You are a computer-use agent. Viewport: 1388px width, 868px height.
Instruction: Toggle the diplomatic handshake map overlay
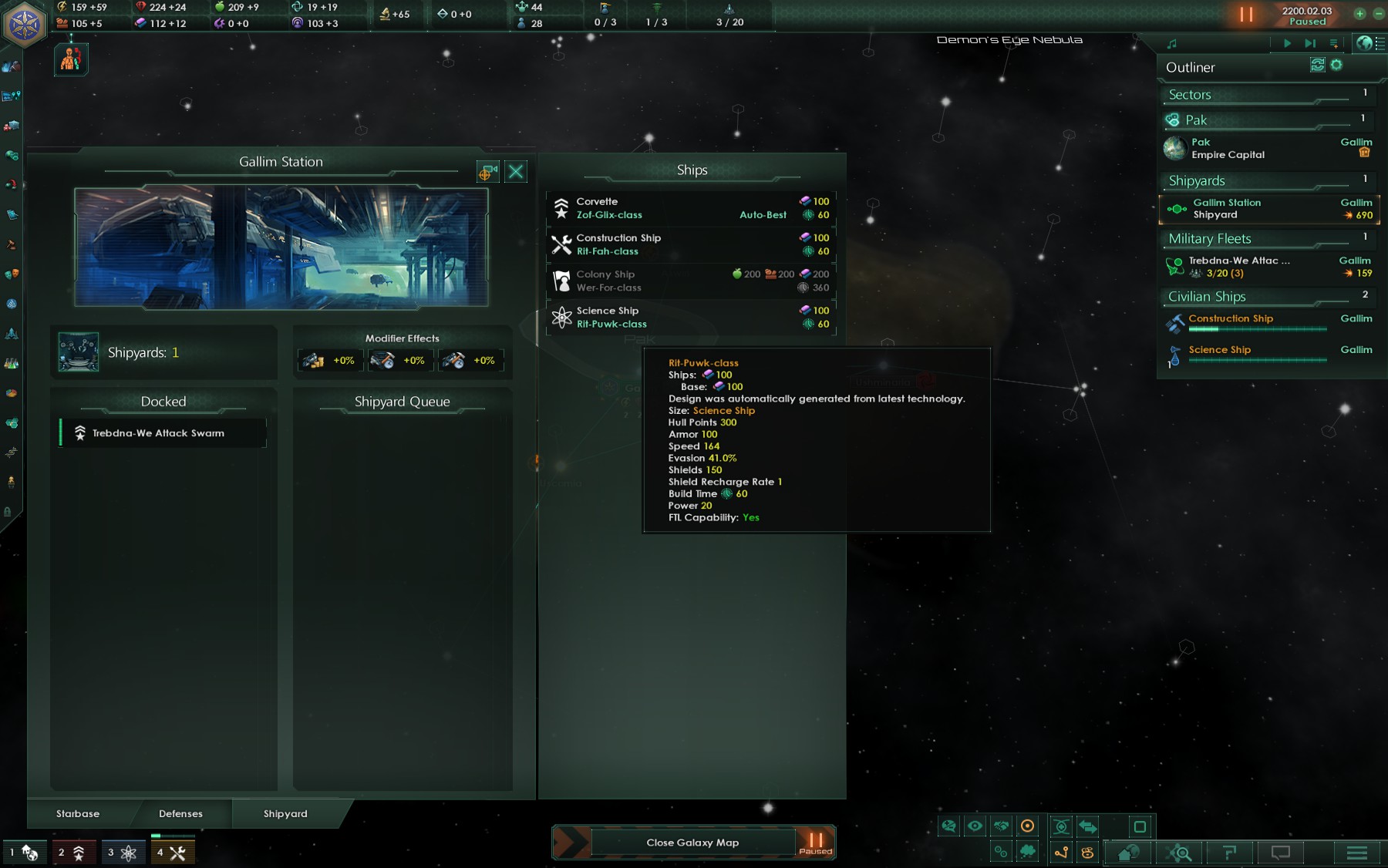coord(1001,826)
